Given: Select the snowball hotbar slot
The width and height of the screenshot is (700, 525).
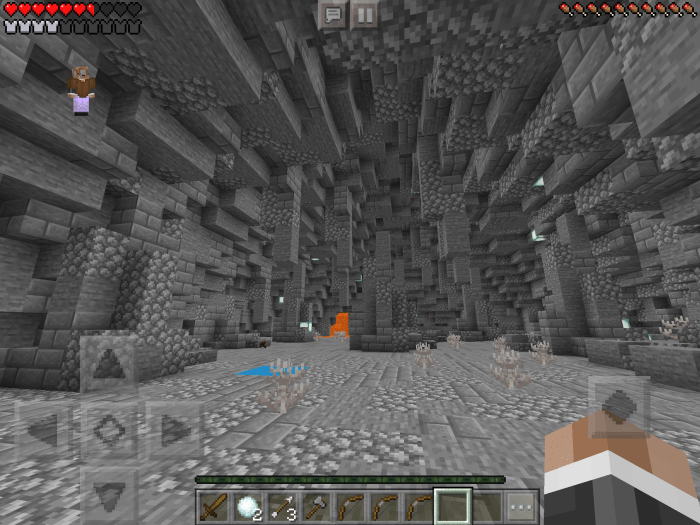Looking at the screenshot, I should (247, 507).
